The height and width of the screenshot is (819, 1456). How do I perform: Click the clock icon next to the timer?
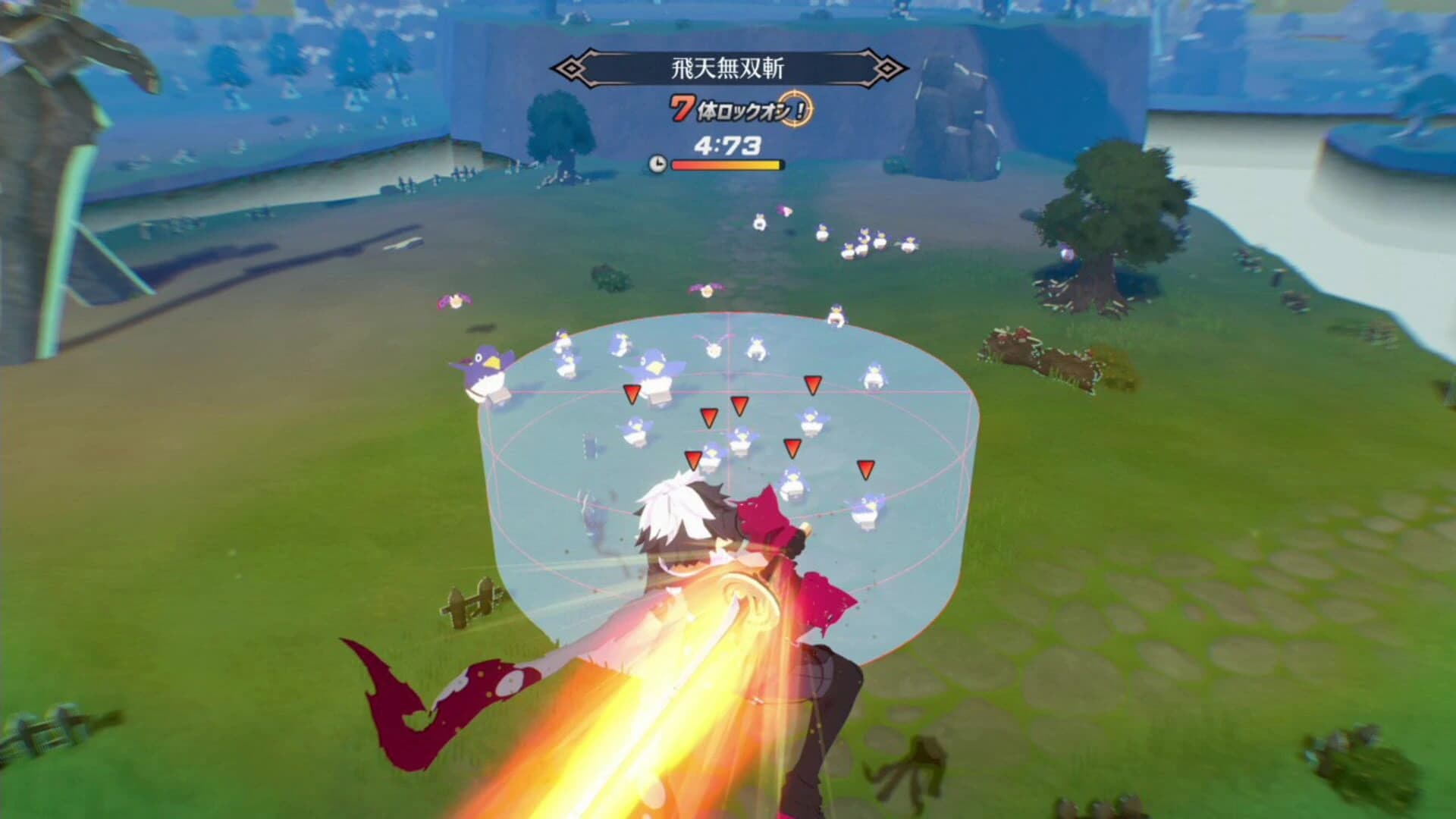[658, 163]
